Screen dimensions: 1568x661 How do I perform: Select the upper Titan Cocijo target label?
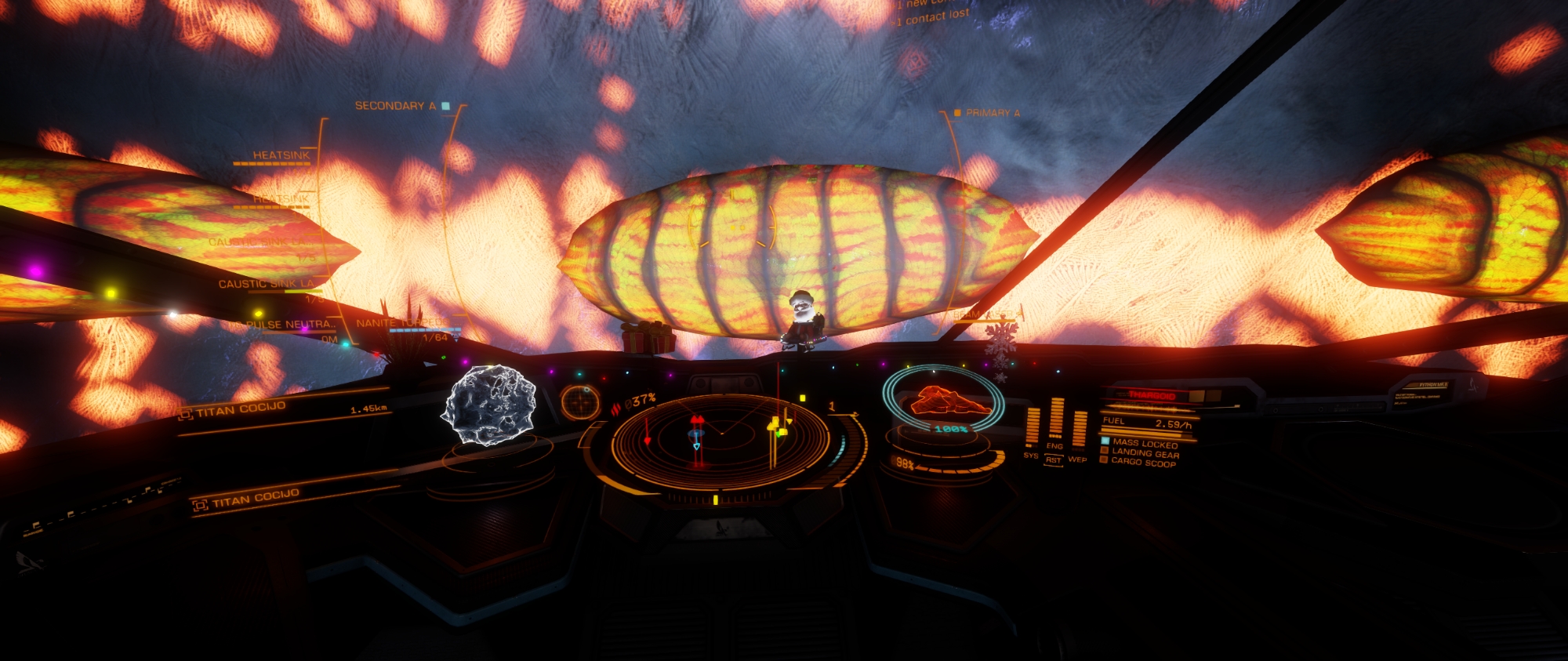coord(240,409)
